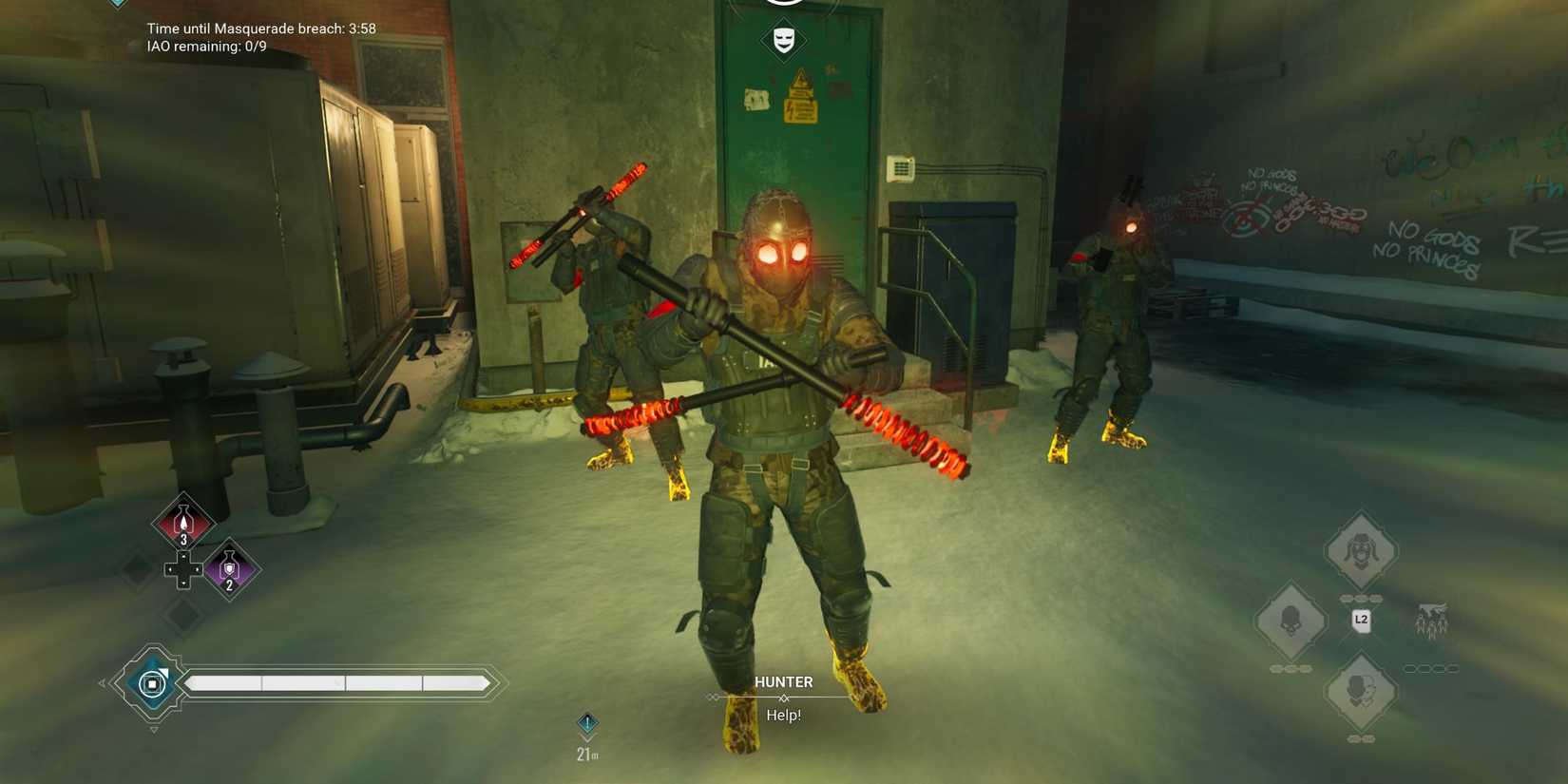This screenshot has height=784, width=1568.
Task: Click the Help! prompt below HUNTER
Action: point(784,715)
